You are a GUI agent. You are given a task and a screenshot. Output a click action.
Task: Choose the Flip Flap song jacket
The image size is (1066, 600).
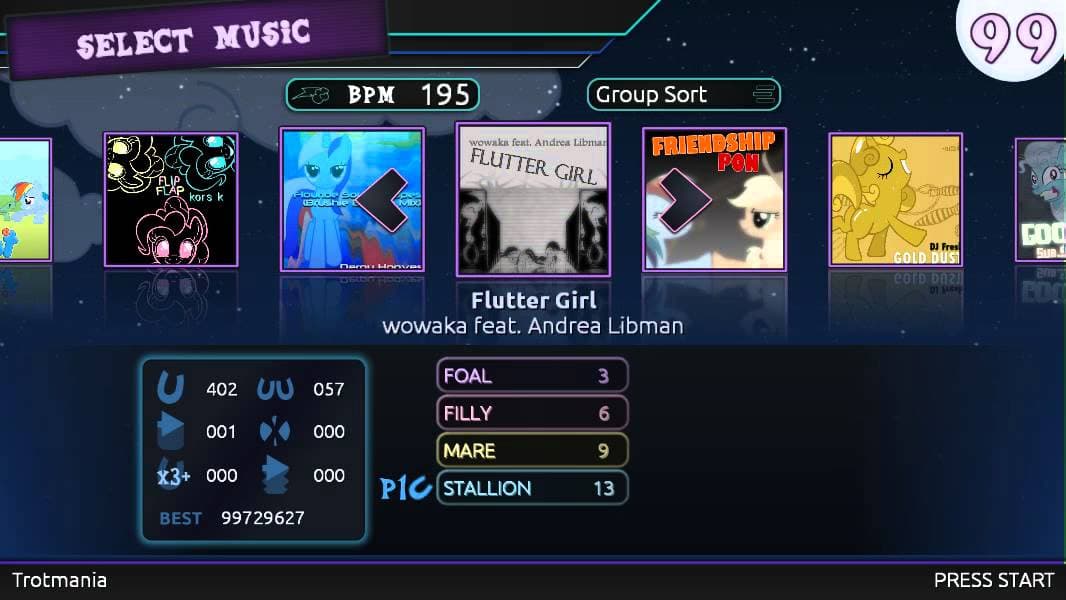171,199
